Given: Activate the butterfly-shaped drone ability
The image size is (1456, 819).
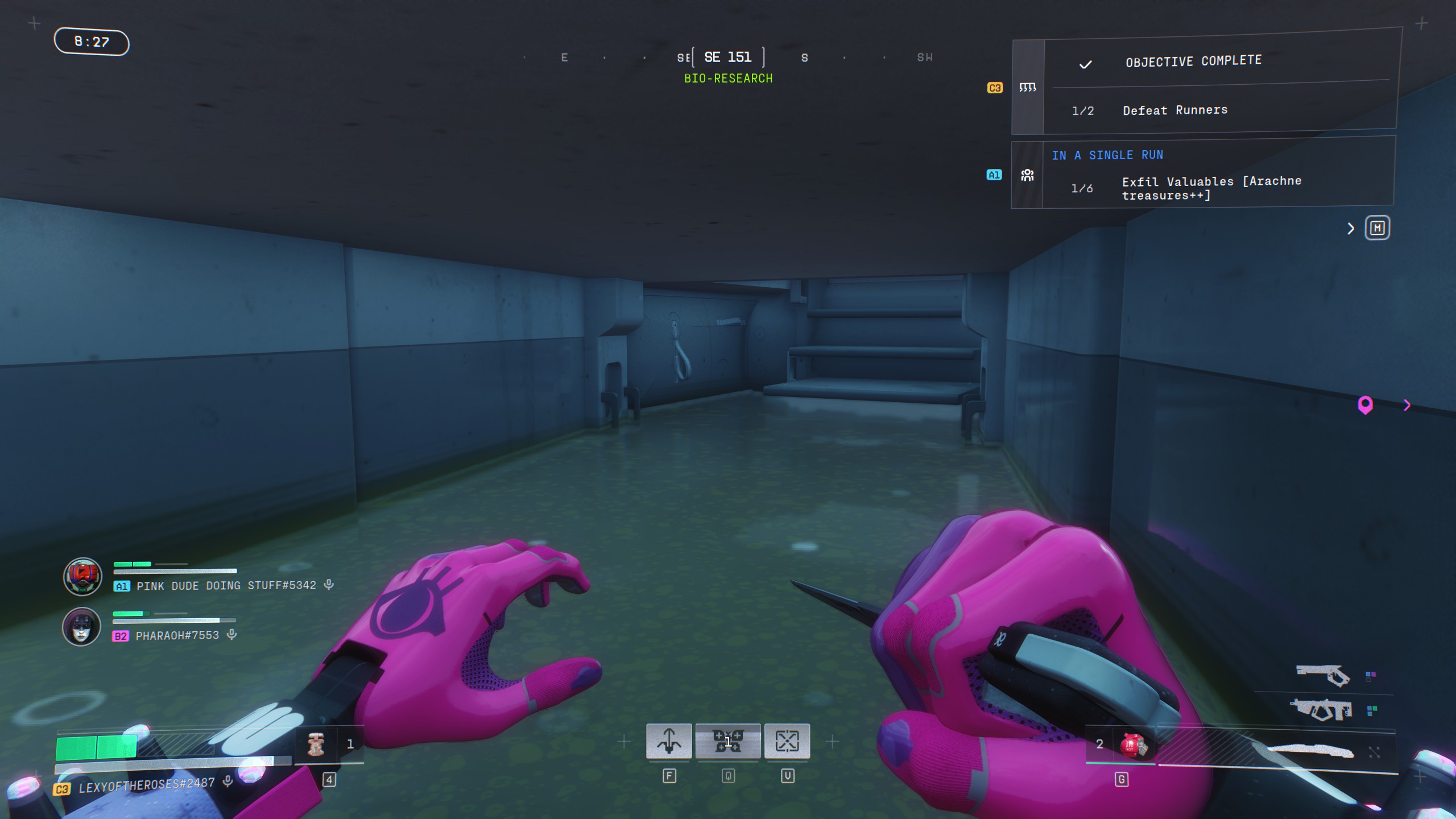Looking at the screenshot, I should tap(728, 741).
